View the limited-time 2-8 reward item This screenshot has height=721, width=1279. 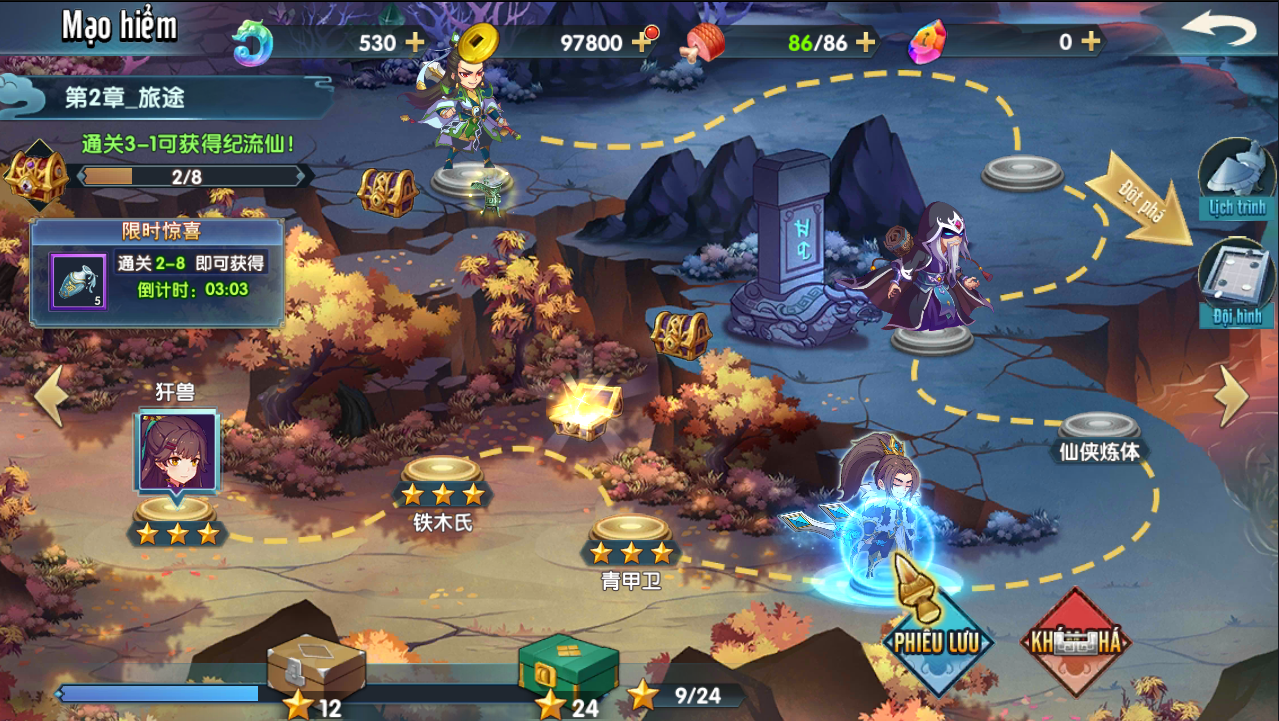[78, 281]
